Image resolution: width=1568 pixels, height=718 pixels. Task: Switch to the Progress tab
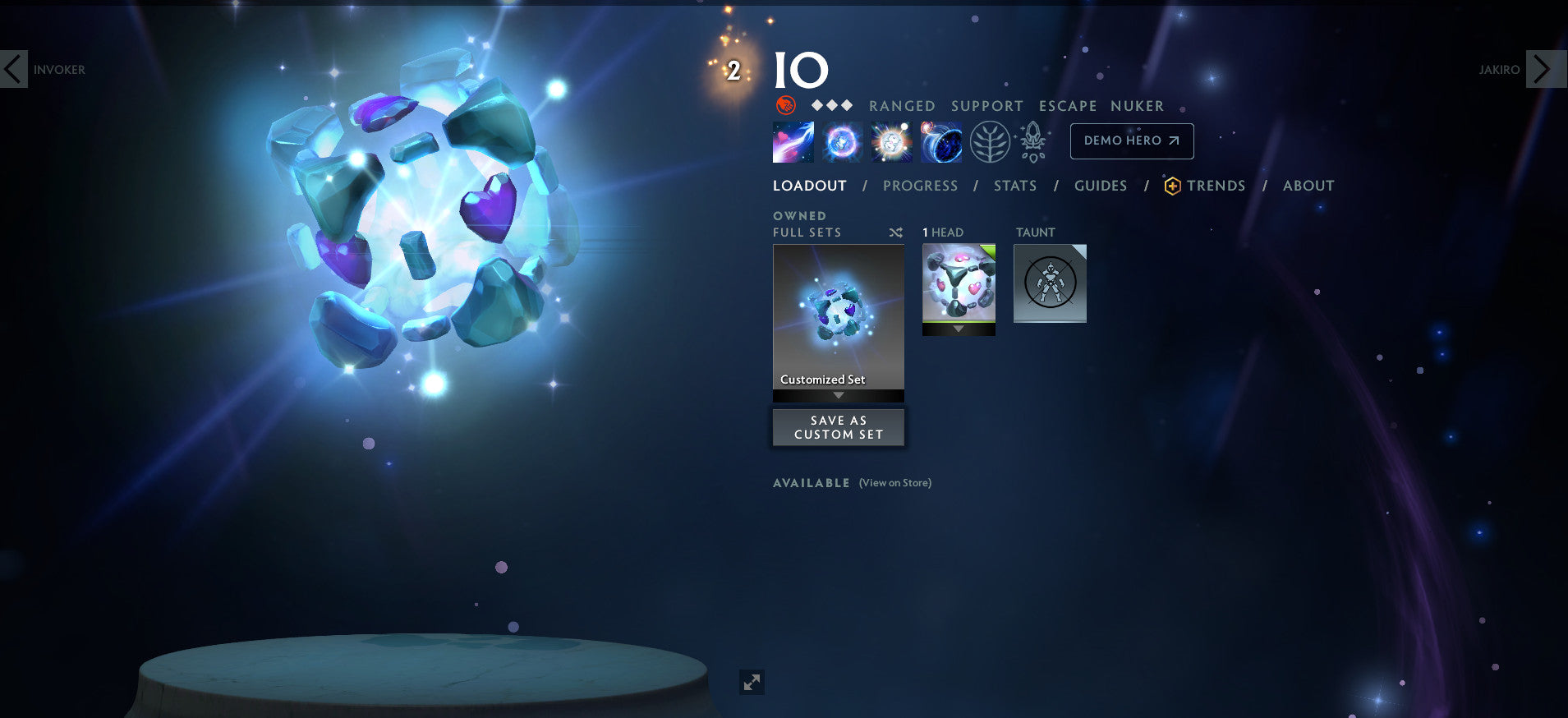(921, 186)
